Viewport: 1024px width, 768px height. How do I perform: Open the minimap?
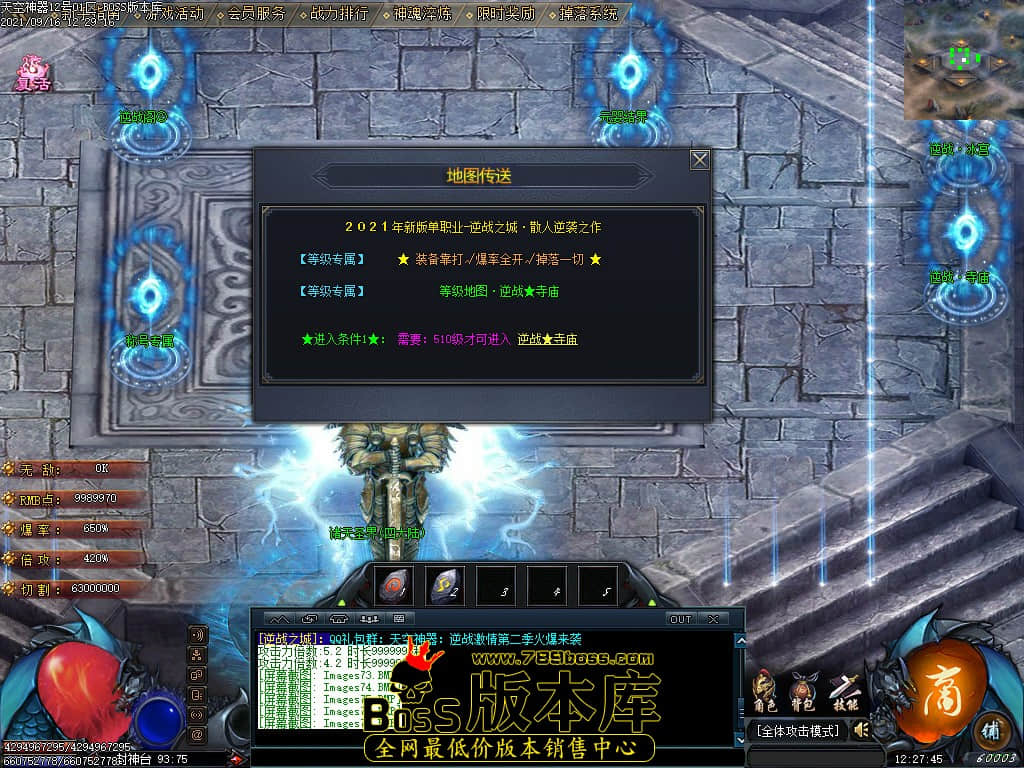pos(963,59)
